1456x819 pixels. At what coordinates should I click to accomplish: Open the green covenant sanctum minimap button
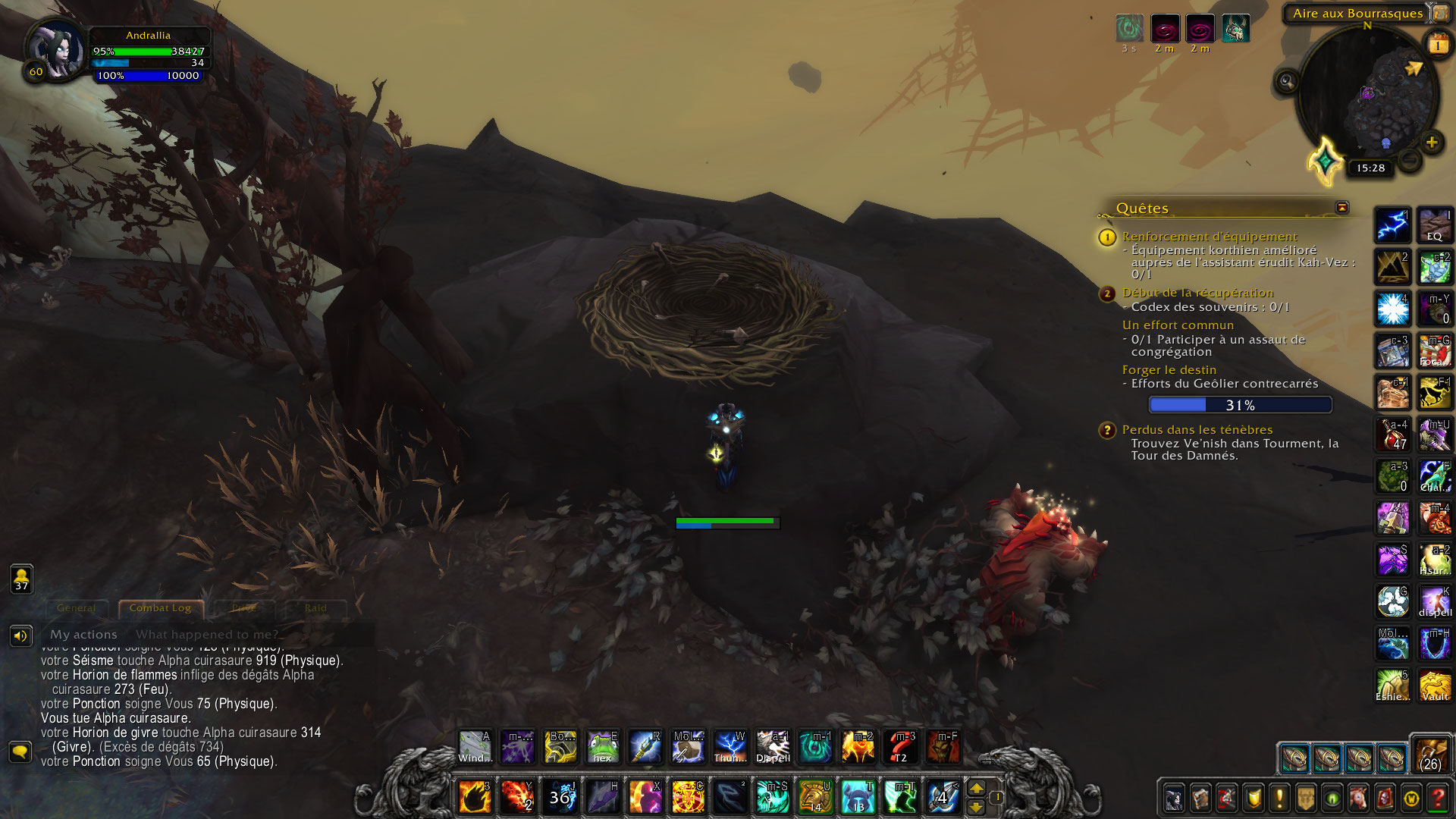pos(1326,161)
